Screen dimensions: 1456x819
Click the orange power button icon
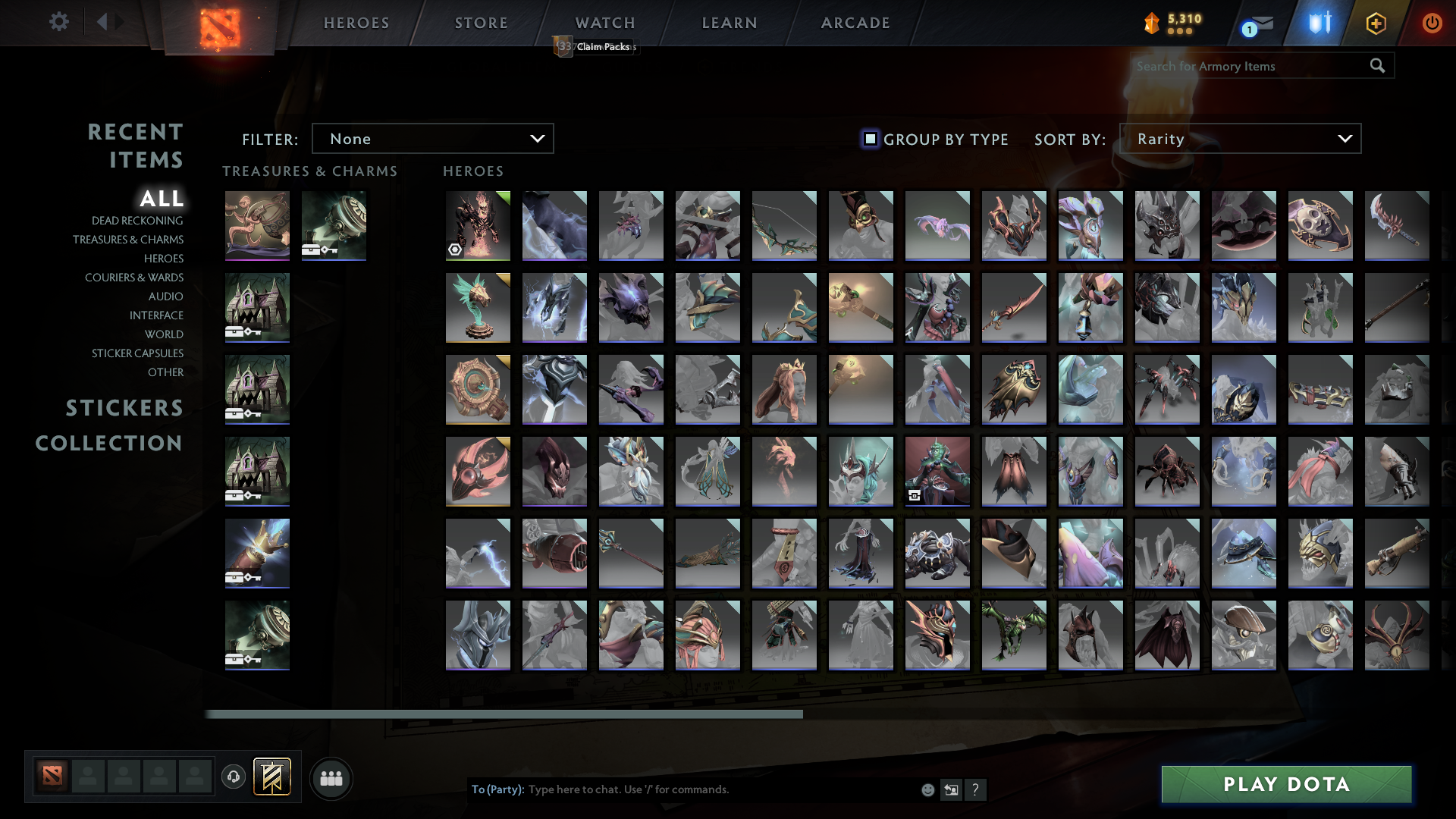tap(1432, 23)
